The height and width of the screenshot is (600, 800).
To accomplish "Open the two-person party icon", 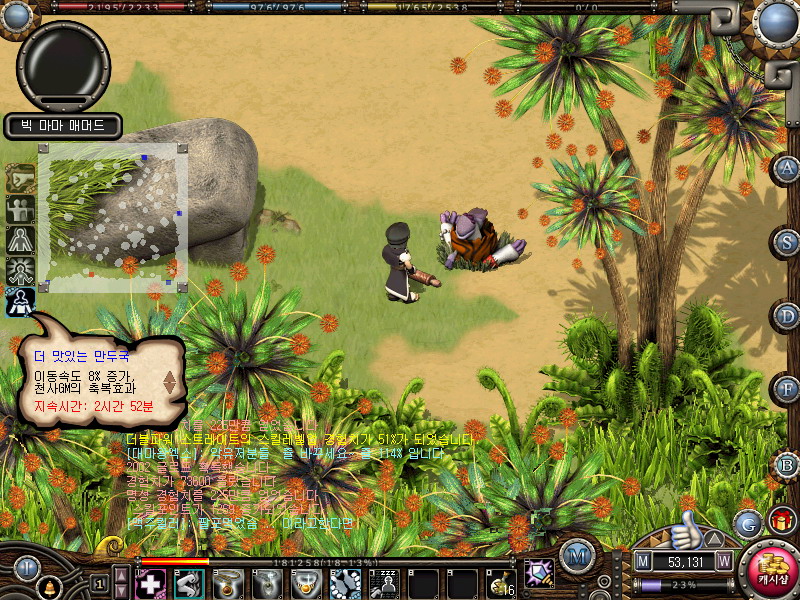I will coord(20,209).
